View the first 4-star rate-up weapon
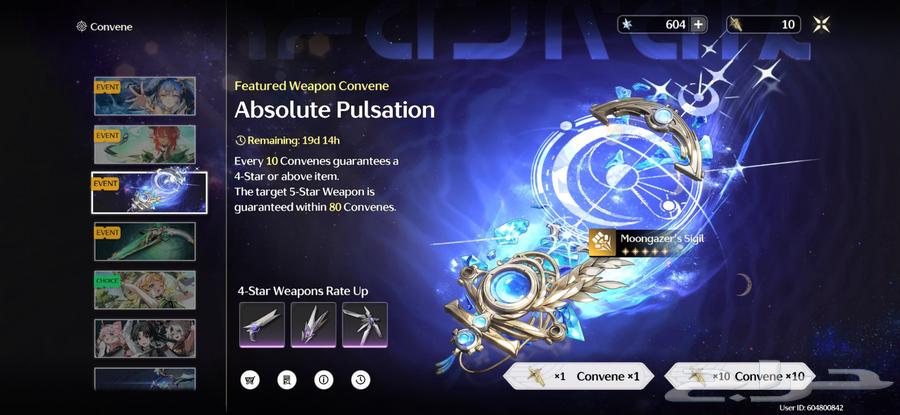 pyautogui.click(x=263, y=324)
